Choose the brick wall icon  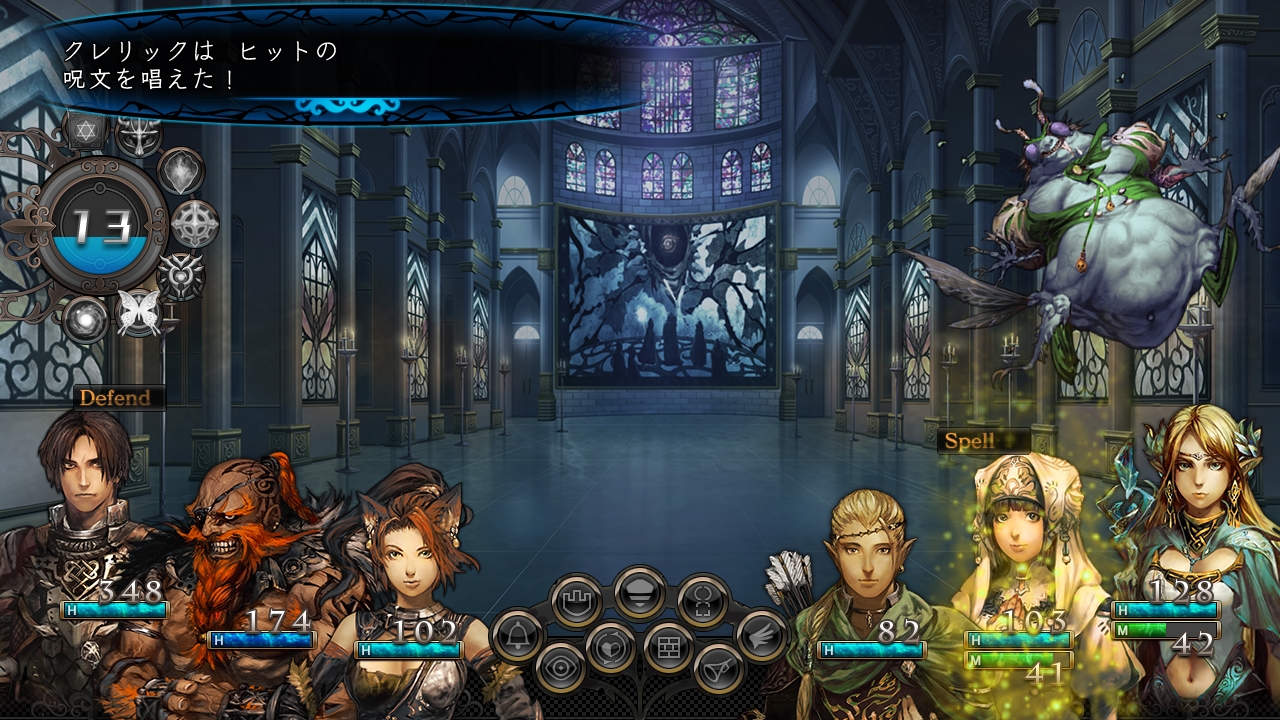[x=668, y=647]
